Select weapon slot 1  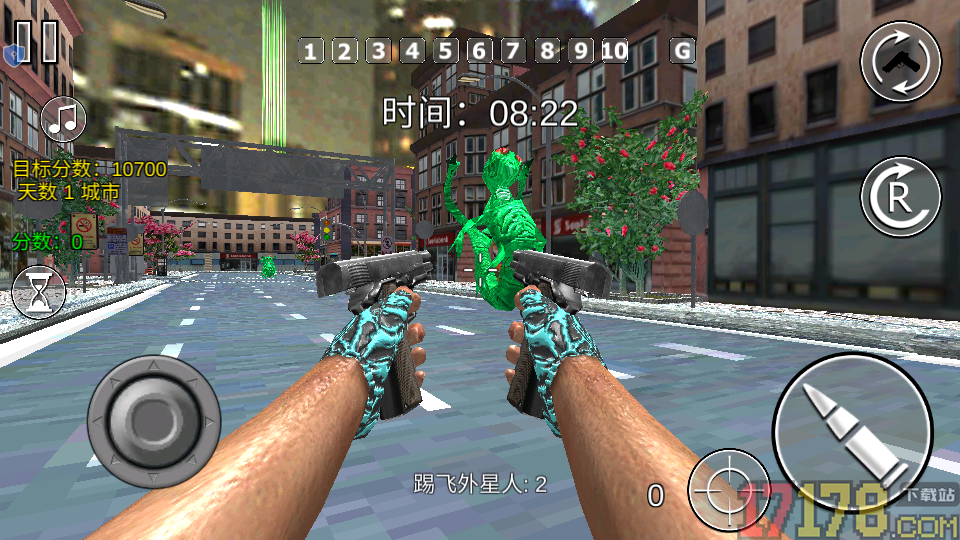click(311, 51)
